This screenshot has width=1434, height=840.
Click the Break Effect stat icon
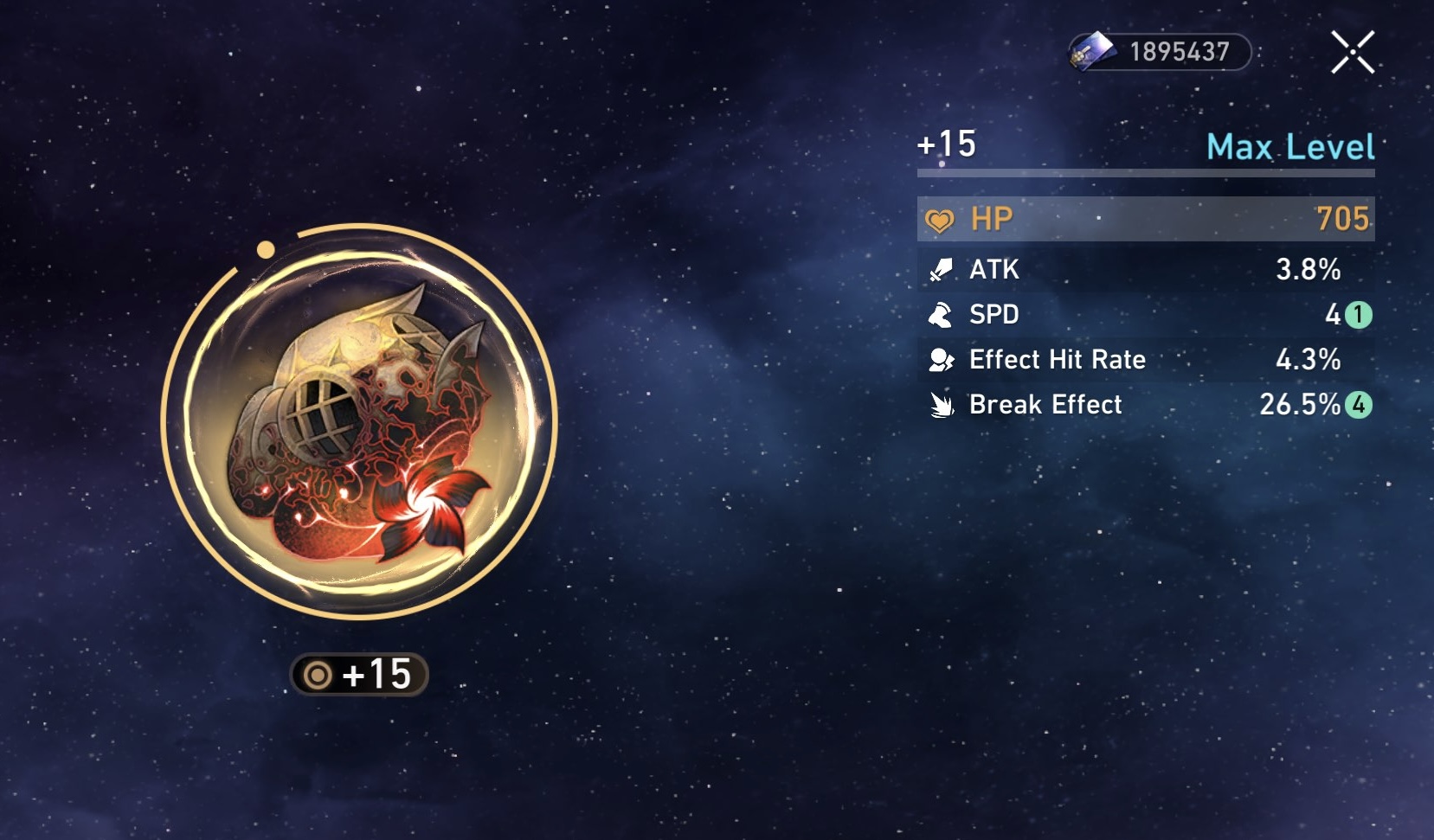(943, 404)
